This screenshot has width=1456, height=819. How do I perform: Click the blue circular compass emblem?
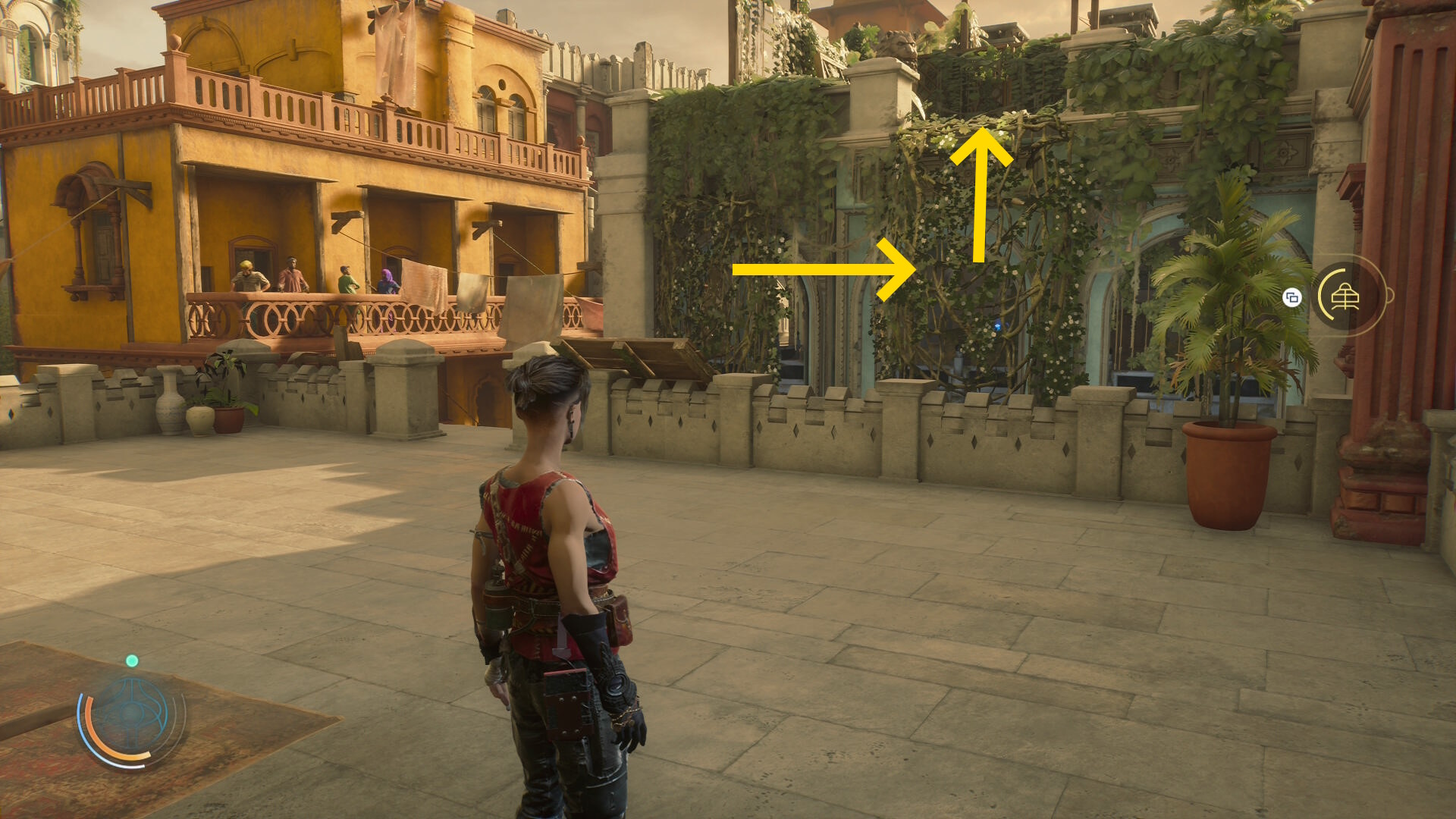pyautogui.click(x=131, y=714)
